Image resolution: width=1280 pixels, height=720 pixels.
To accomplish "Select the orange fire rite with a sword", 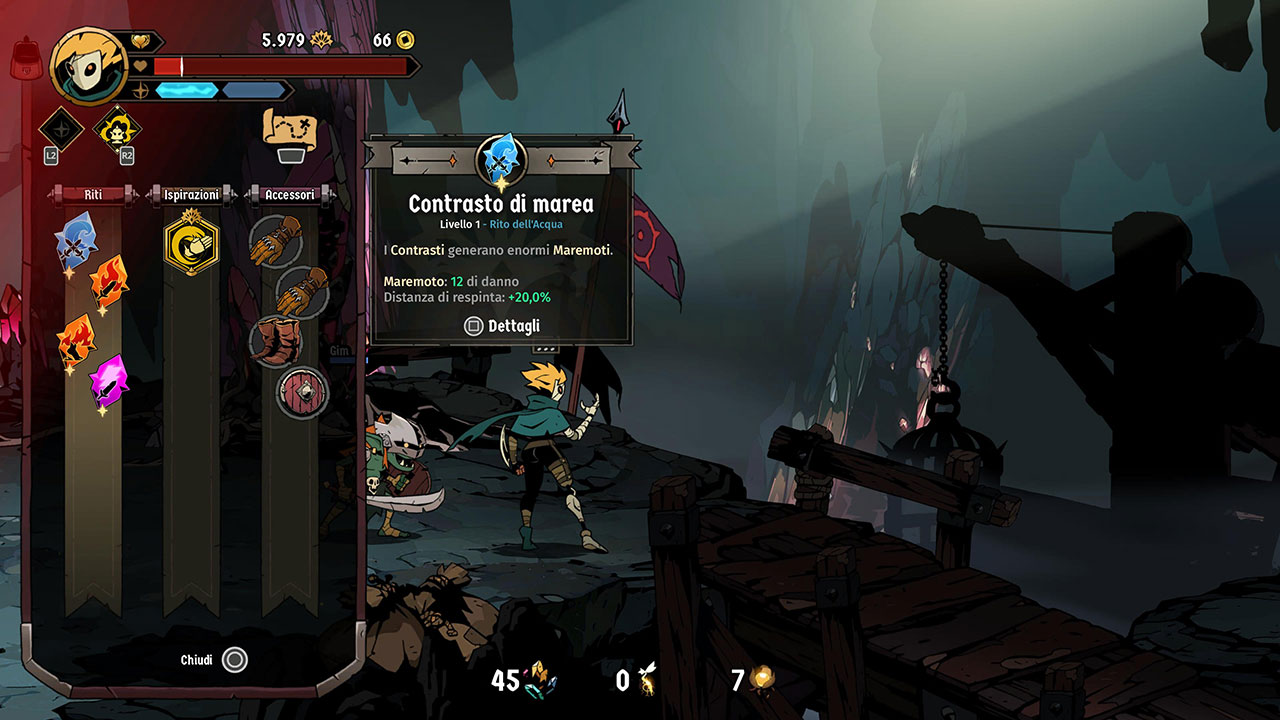I will coord(109,283).
